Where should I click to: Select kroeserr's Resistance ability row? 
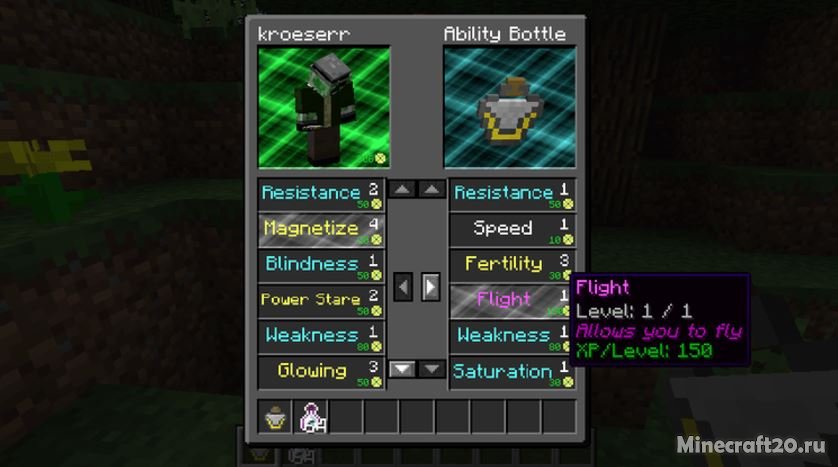(x=320, y=193)
